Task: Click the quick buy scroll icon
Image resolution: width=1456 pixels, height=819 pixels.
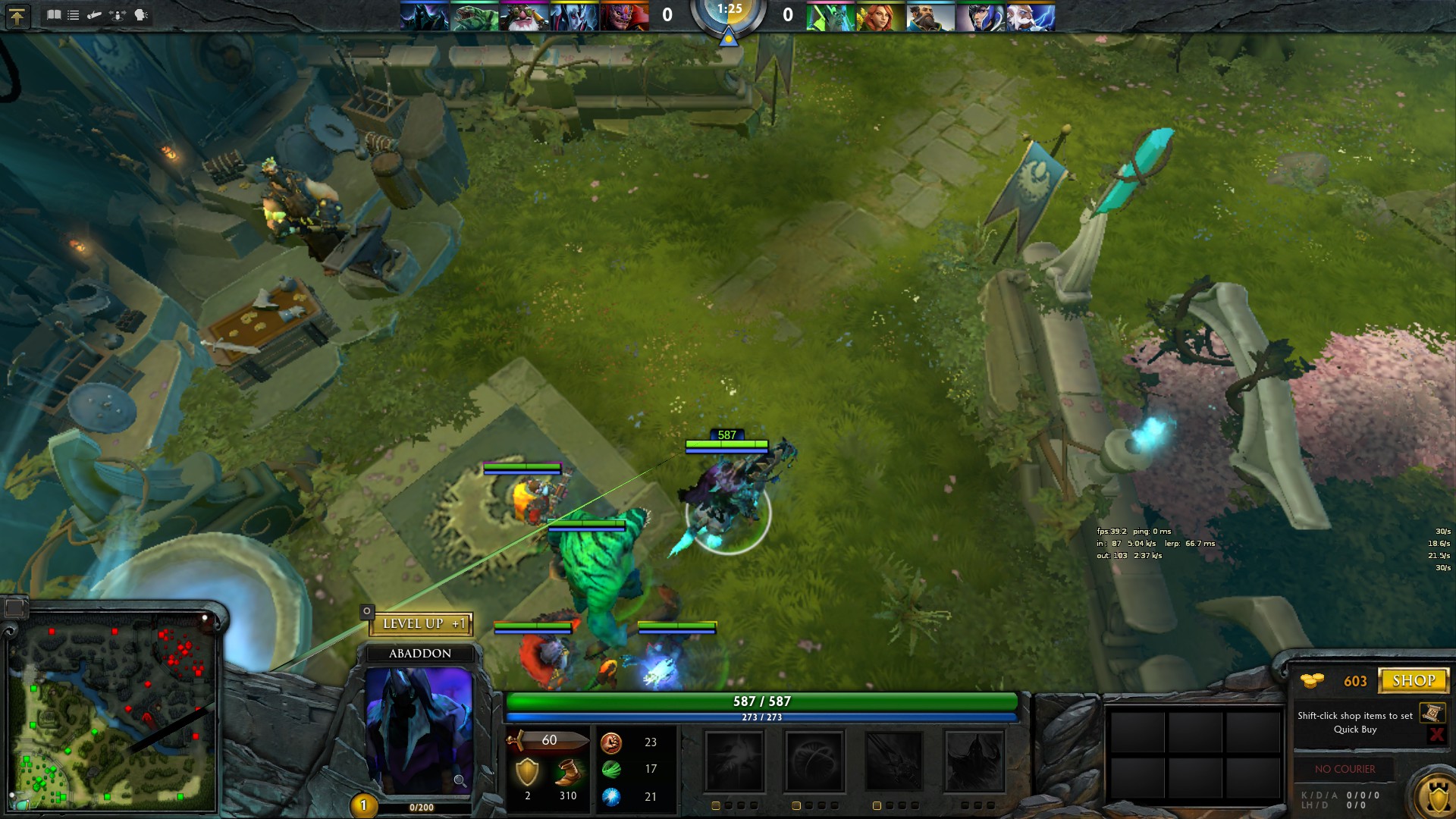Action: pyautogui.click(x=1432, y=713)
